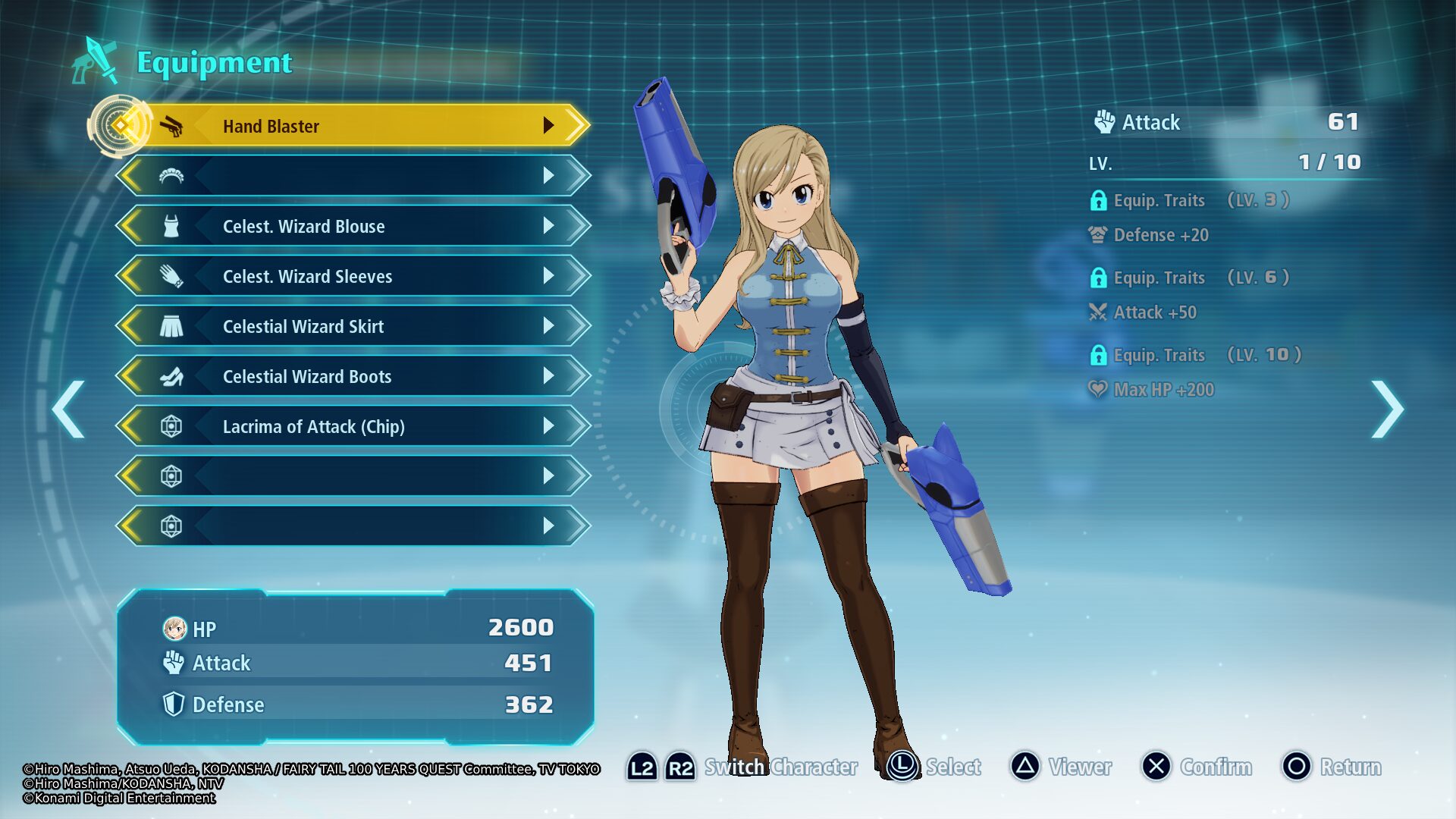
Task: Choose the Celest. Wizard Blouse slot
Action: pyautogui.click(x=353, y=226)
